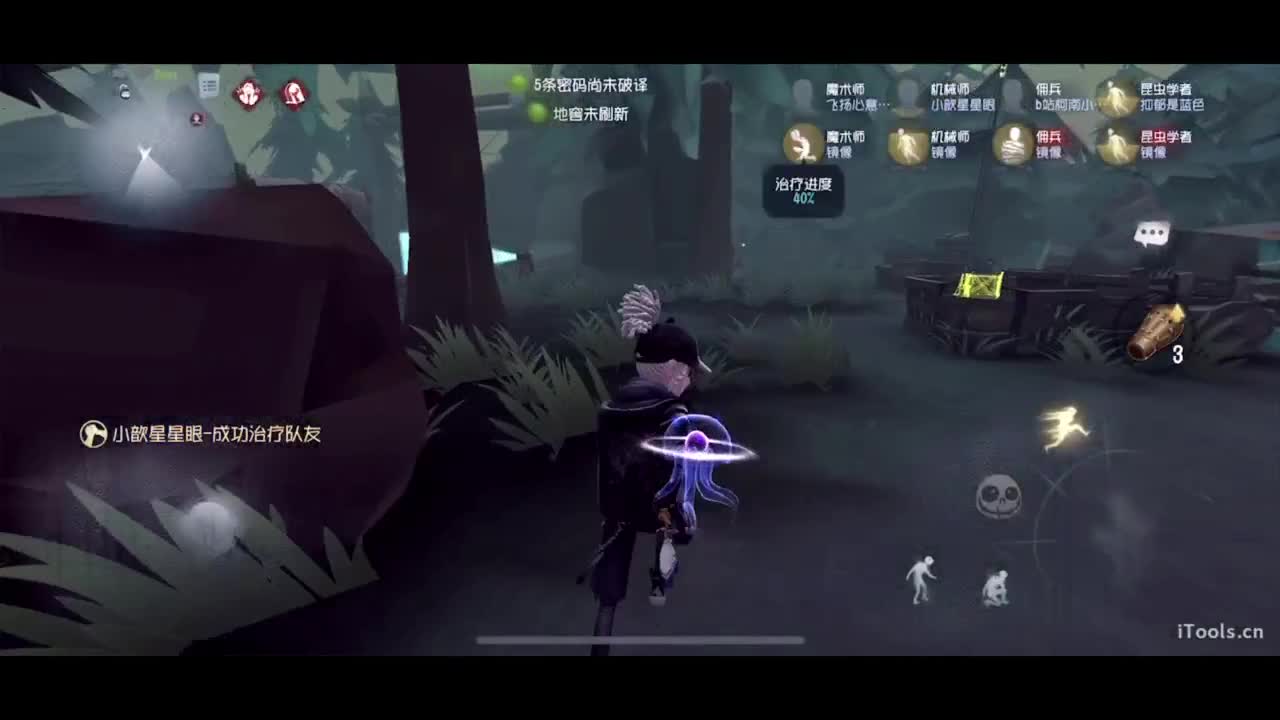Toggle the lock icon on the minimap
This screenshot has width=1280, height=720.
point(124,92)
